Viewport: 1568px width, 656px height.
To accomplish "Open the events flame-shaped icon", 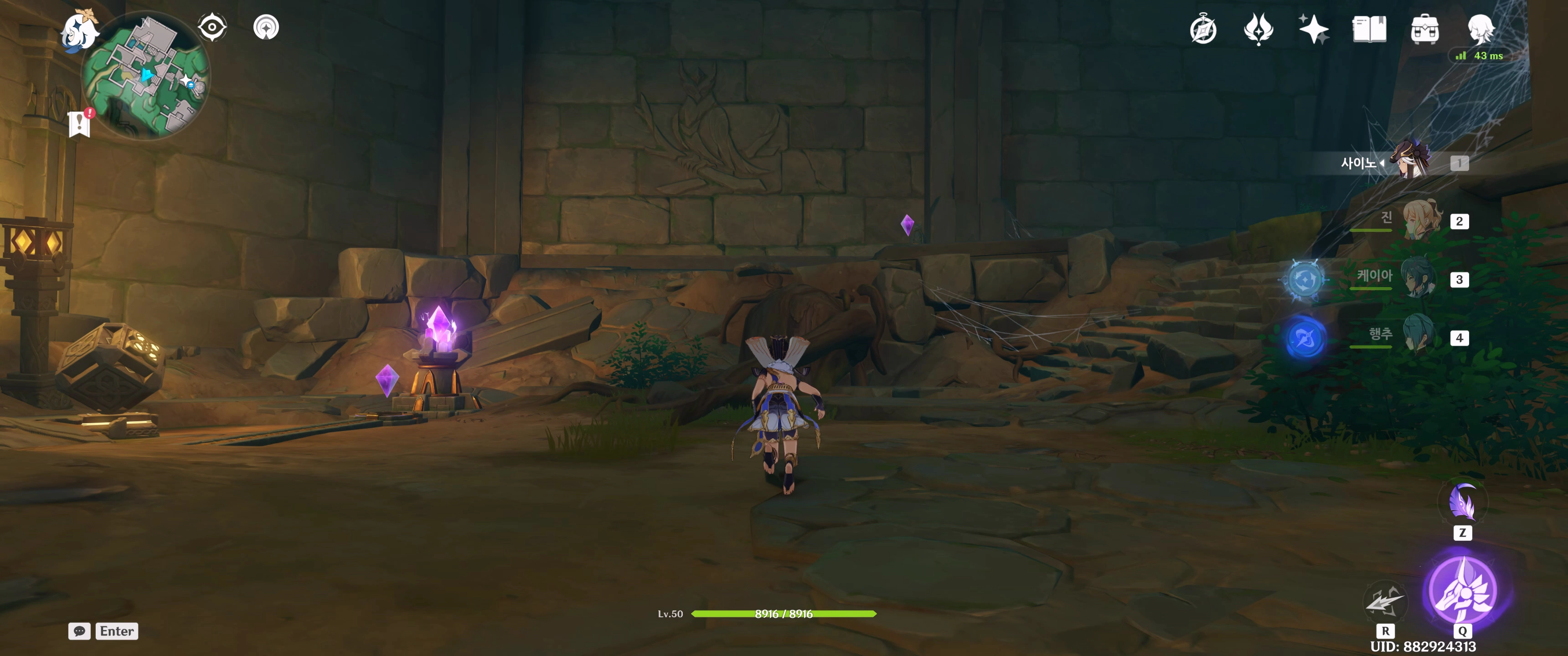I will [x=1258, y=29].
